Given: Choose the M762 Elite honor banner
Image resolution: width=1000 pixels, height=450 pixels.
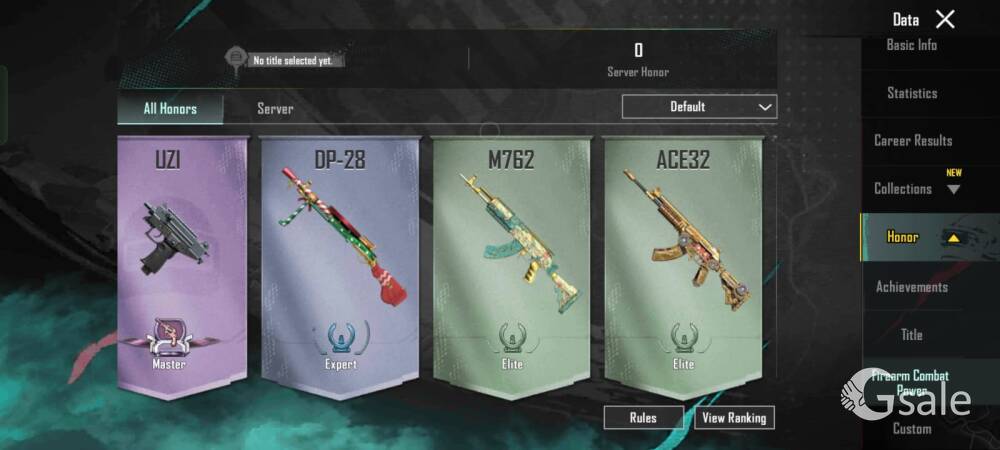Looking at the screenshot, I should tap(511, 265).
